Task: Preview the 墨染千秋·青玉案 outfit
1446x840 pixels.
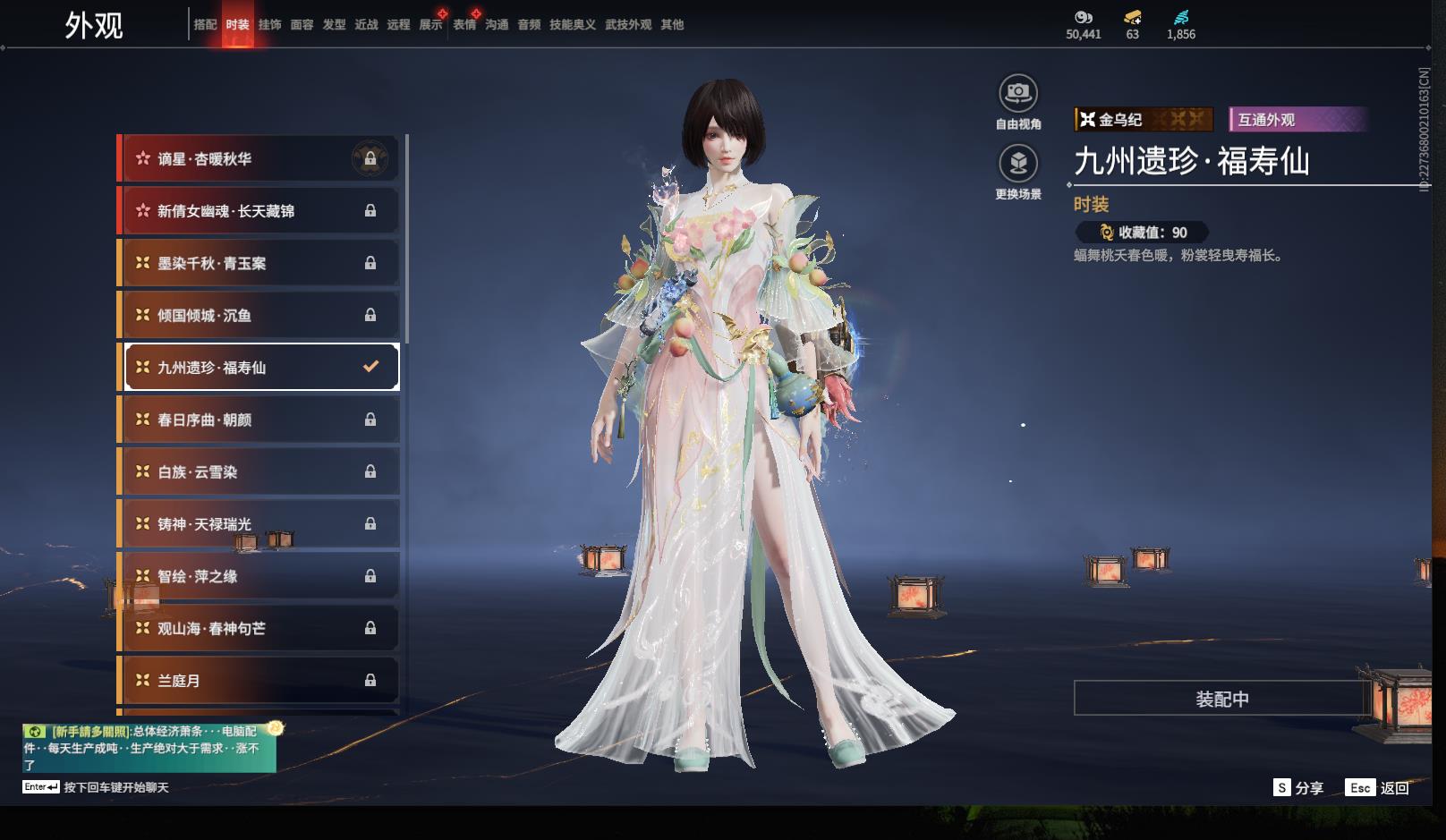Action: (259, 263)
